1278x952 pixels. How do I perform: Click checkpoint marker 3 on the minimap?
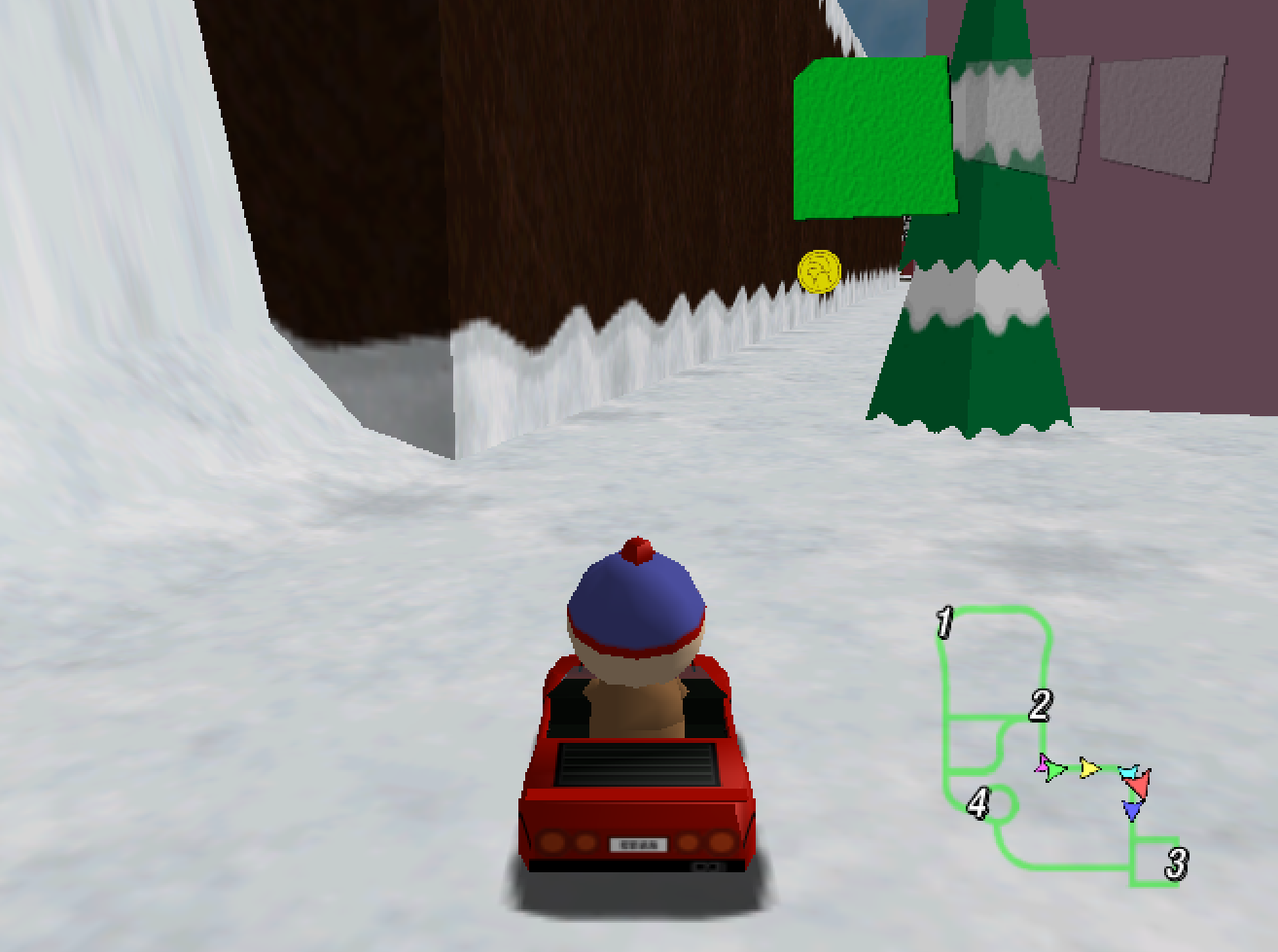coord(1176,861)
